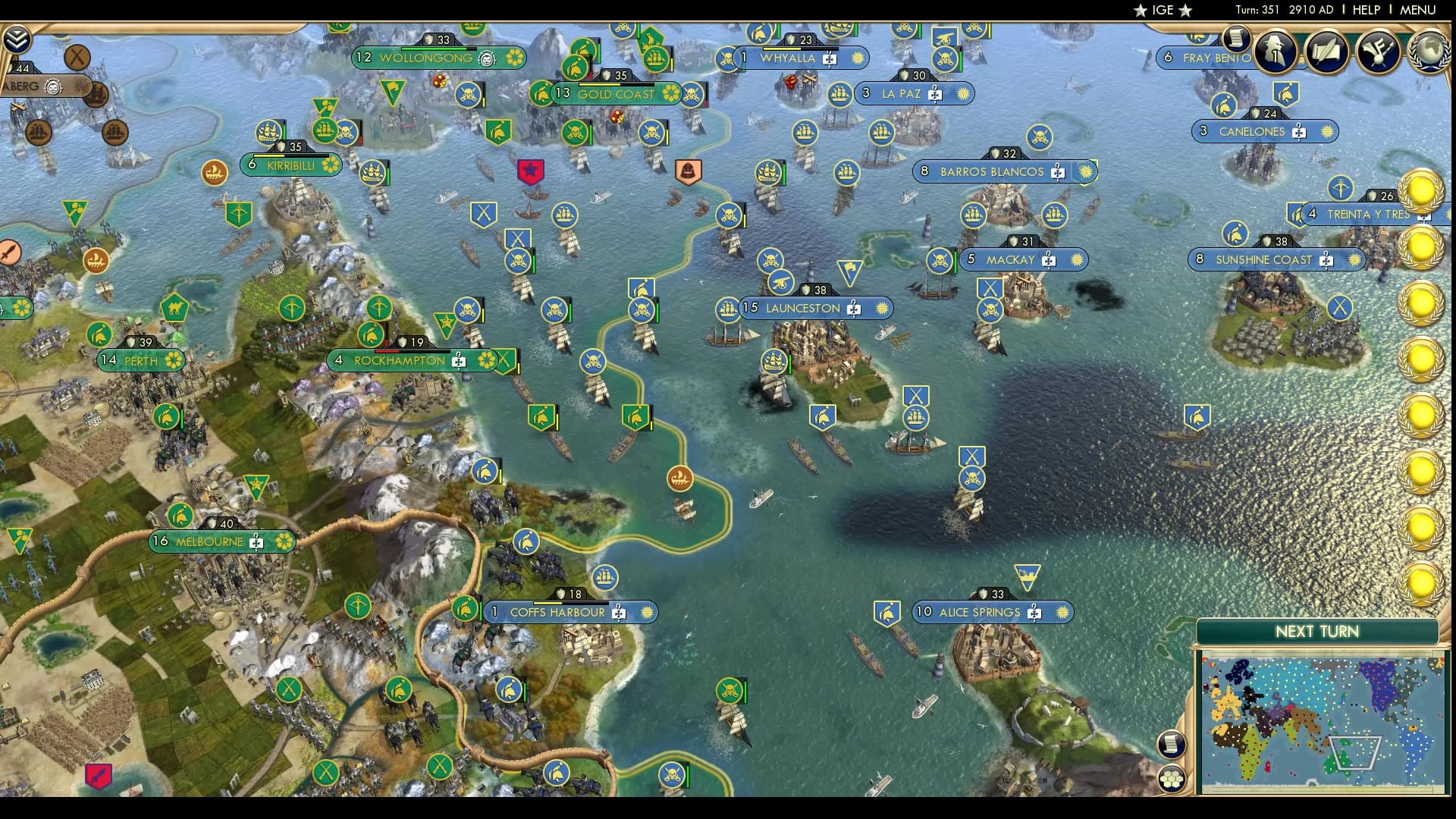
Task: Open the notification log scroll beside the minimap
Action: [x=1172, y=744]
